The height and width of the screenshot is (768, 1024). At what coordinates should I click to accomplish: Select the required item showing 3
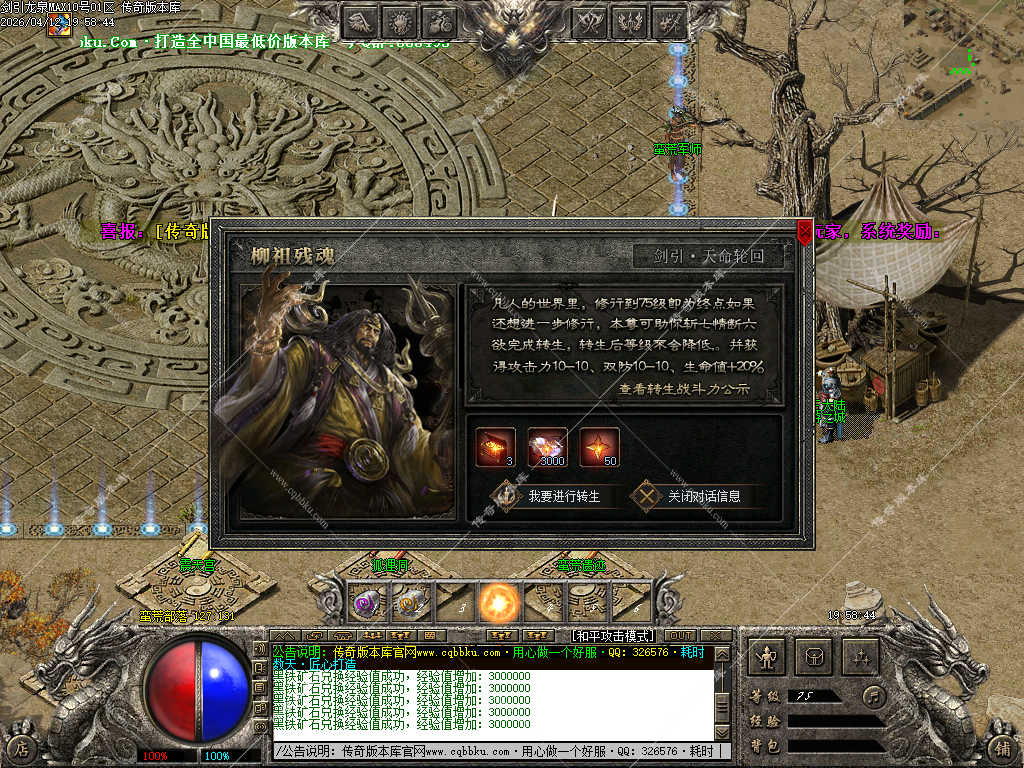(x=495, y=446)
